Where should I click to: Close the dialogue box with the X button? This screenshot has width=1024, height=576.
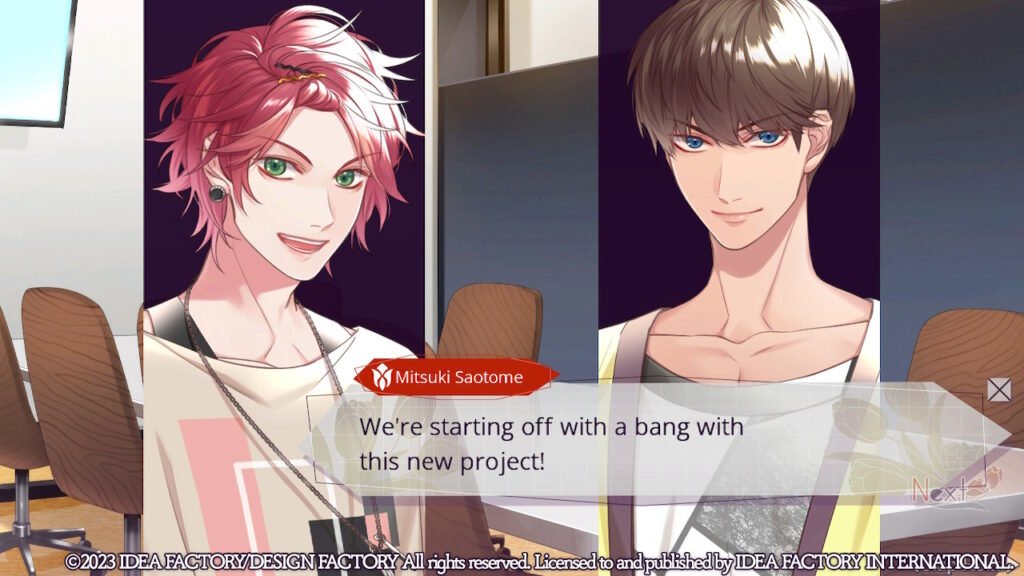[999, 390]
